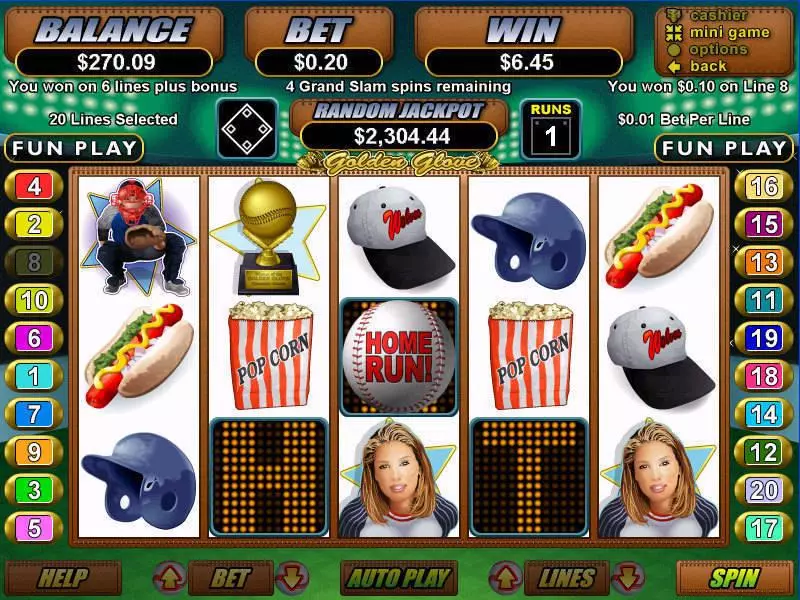
Task: Start AUTO PLAY mode
Action: (x=398, y=577)
